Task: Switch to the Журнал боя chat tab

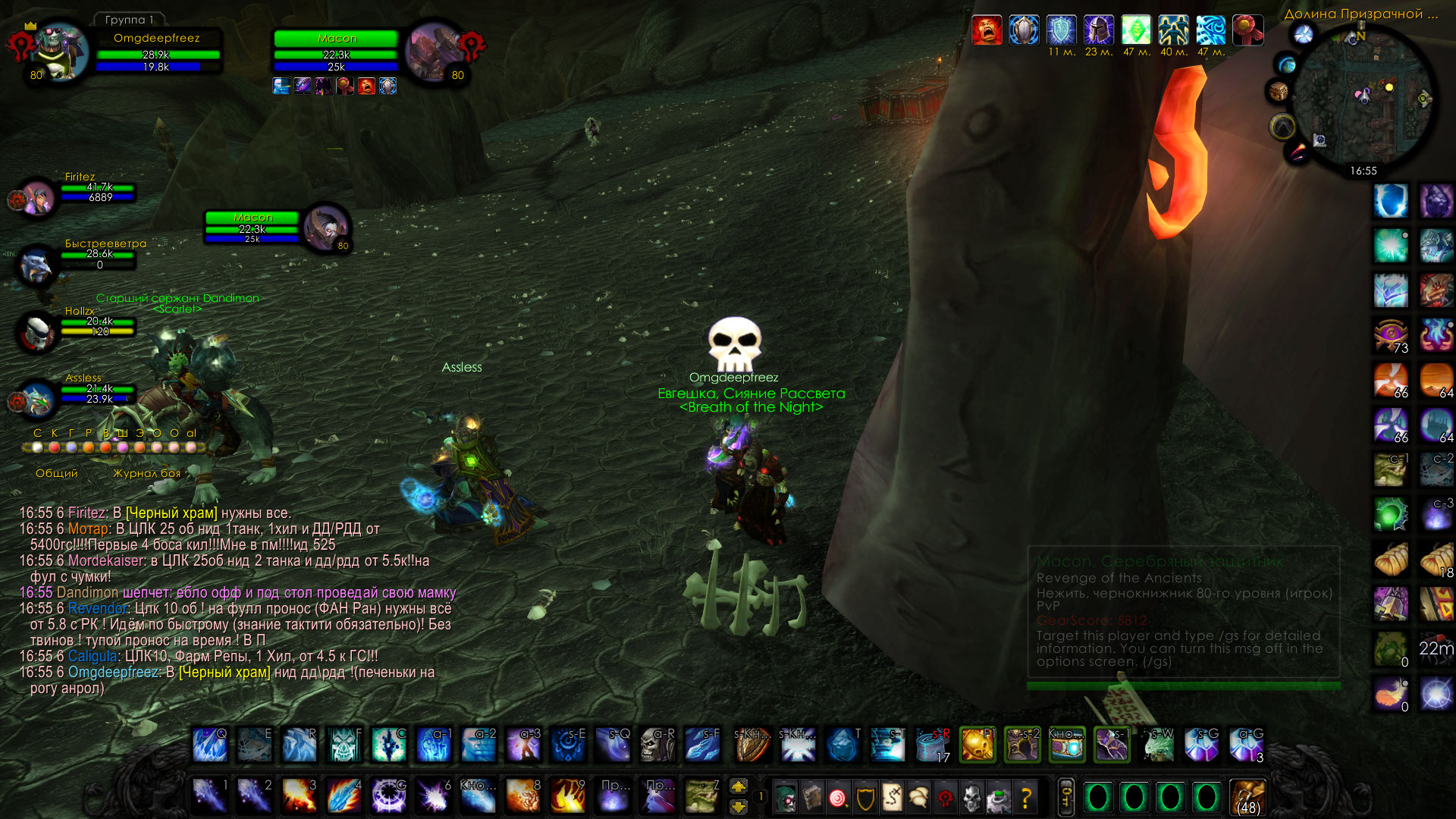Action: click(147, 473)
